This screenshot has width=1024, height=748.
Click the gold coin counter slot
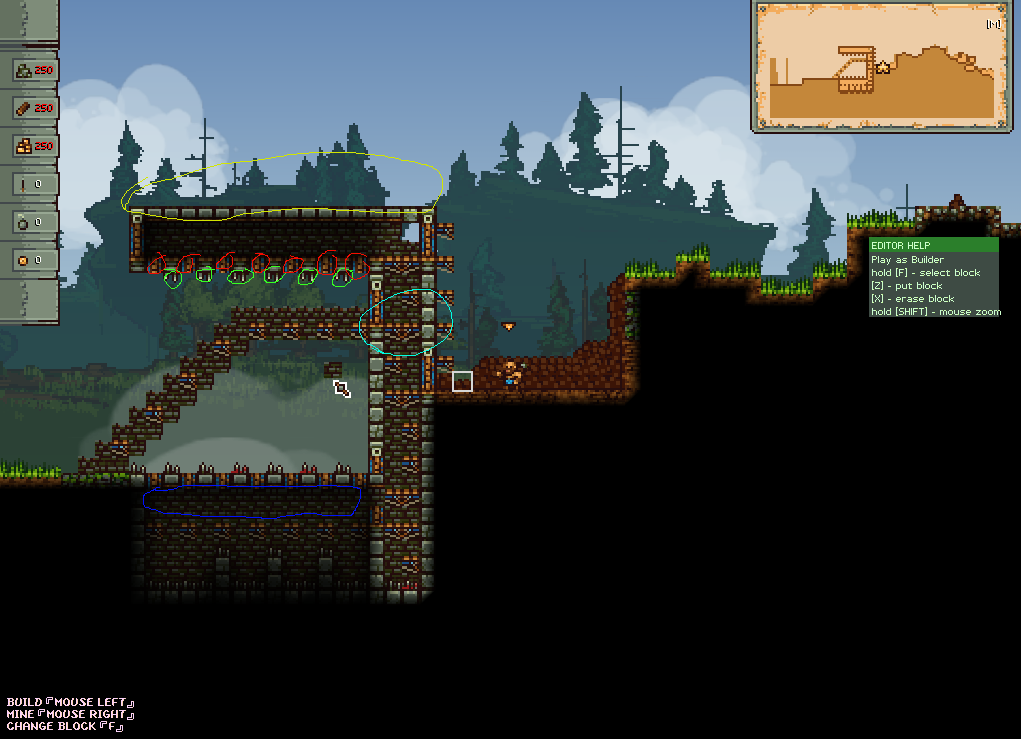pos(33,260)
